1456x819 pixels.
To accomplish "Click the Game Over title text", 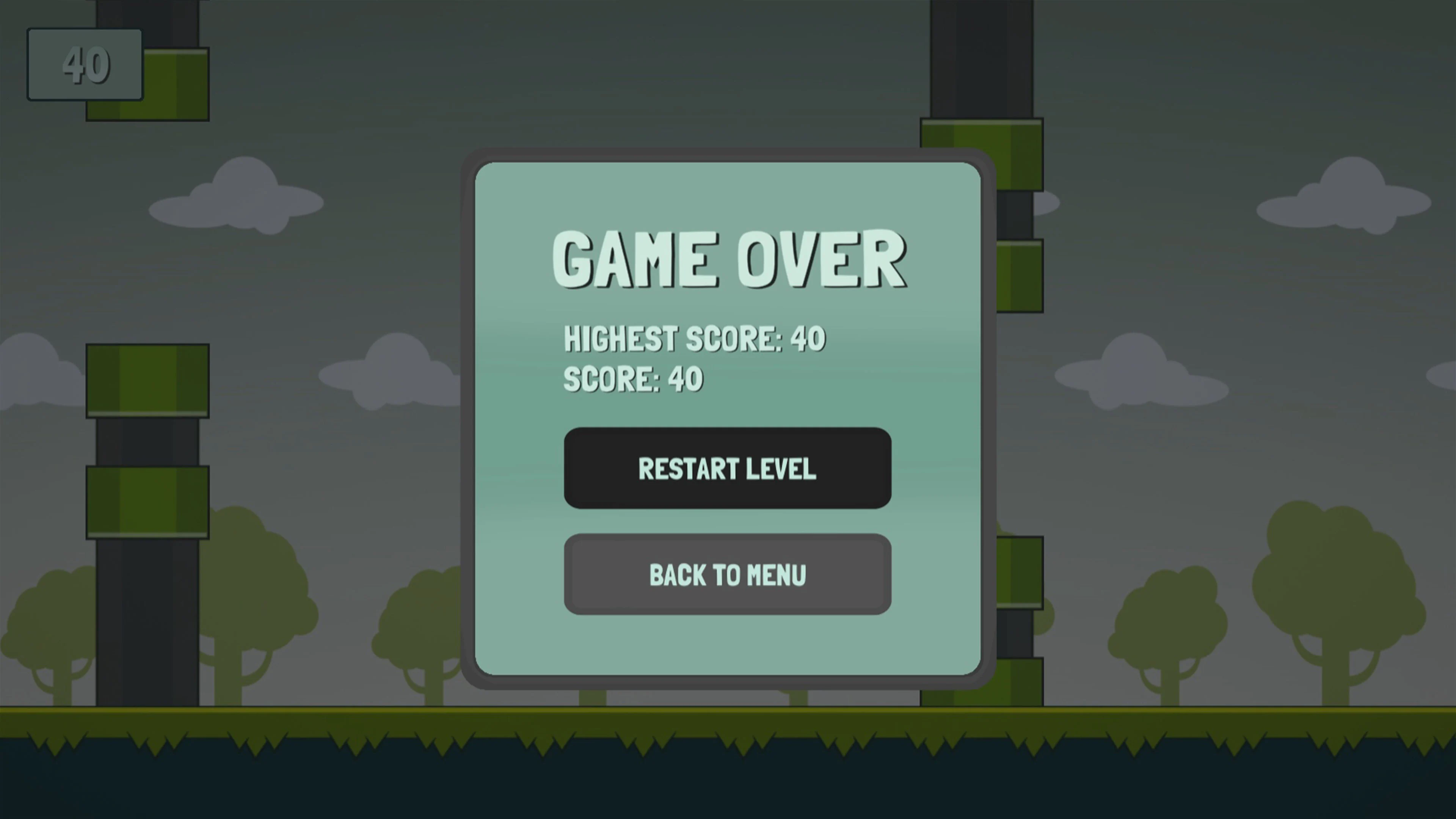I will pos(729,260).
